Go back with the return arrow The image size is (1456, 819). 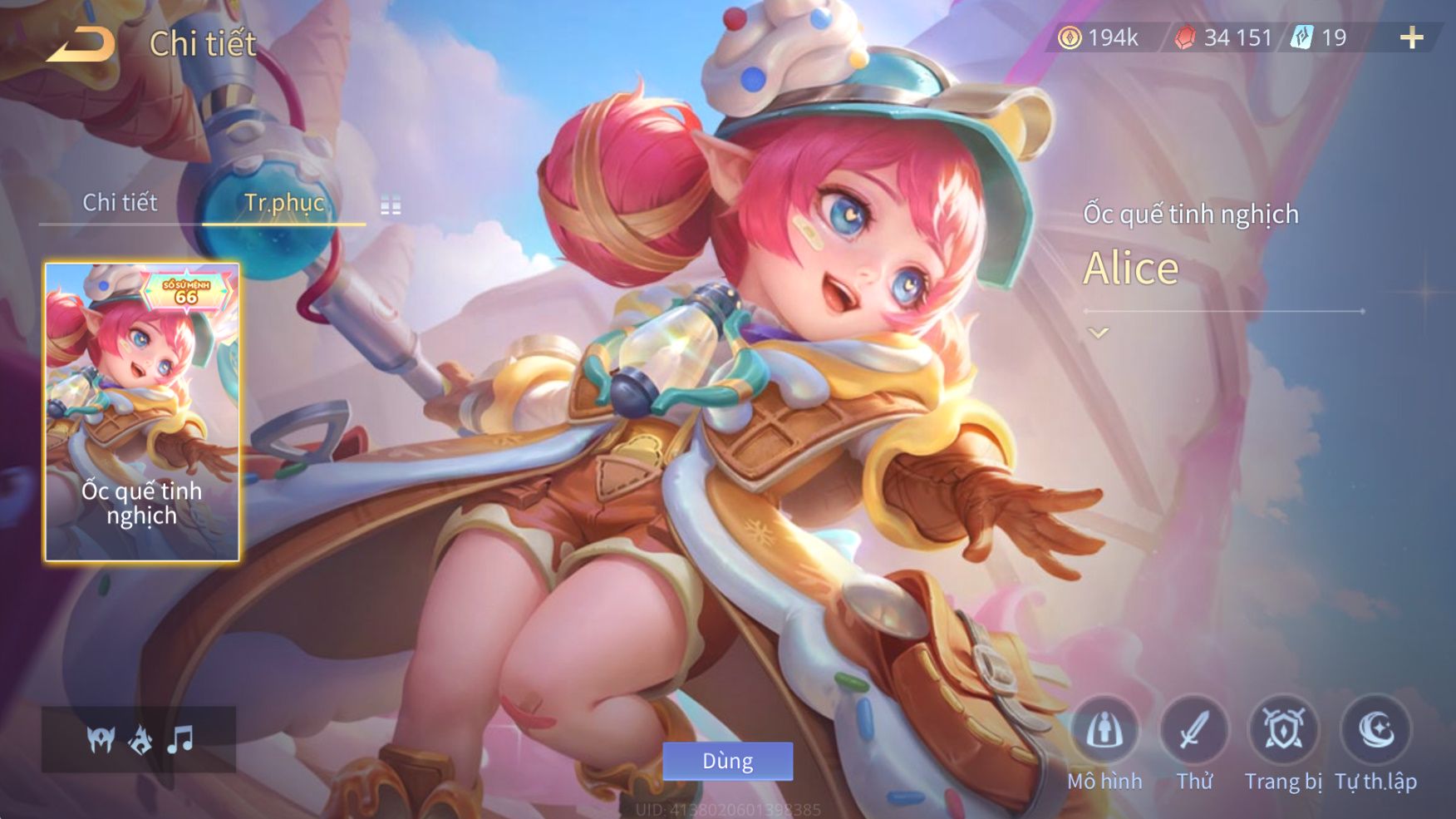click(x=81, y=44)
